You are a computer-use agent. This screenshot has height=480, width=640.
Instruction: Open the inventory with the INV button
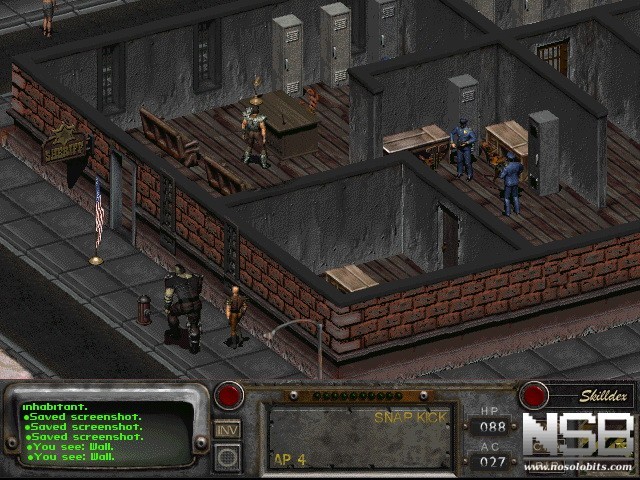pos(227,429)
